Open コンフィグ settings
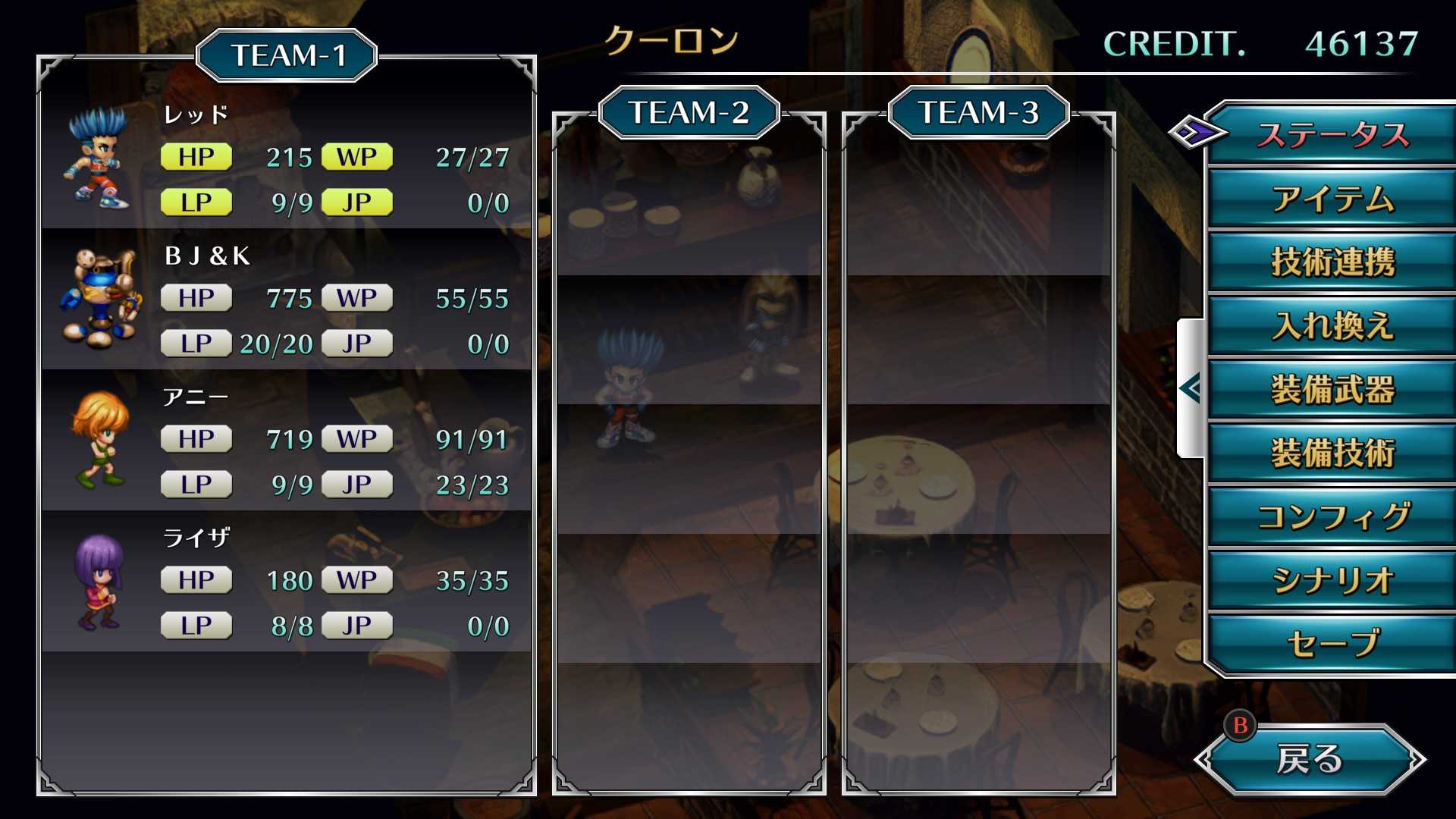Viewport: 1456px width, 819px height. click(x=1332, y=517)
